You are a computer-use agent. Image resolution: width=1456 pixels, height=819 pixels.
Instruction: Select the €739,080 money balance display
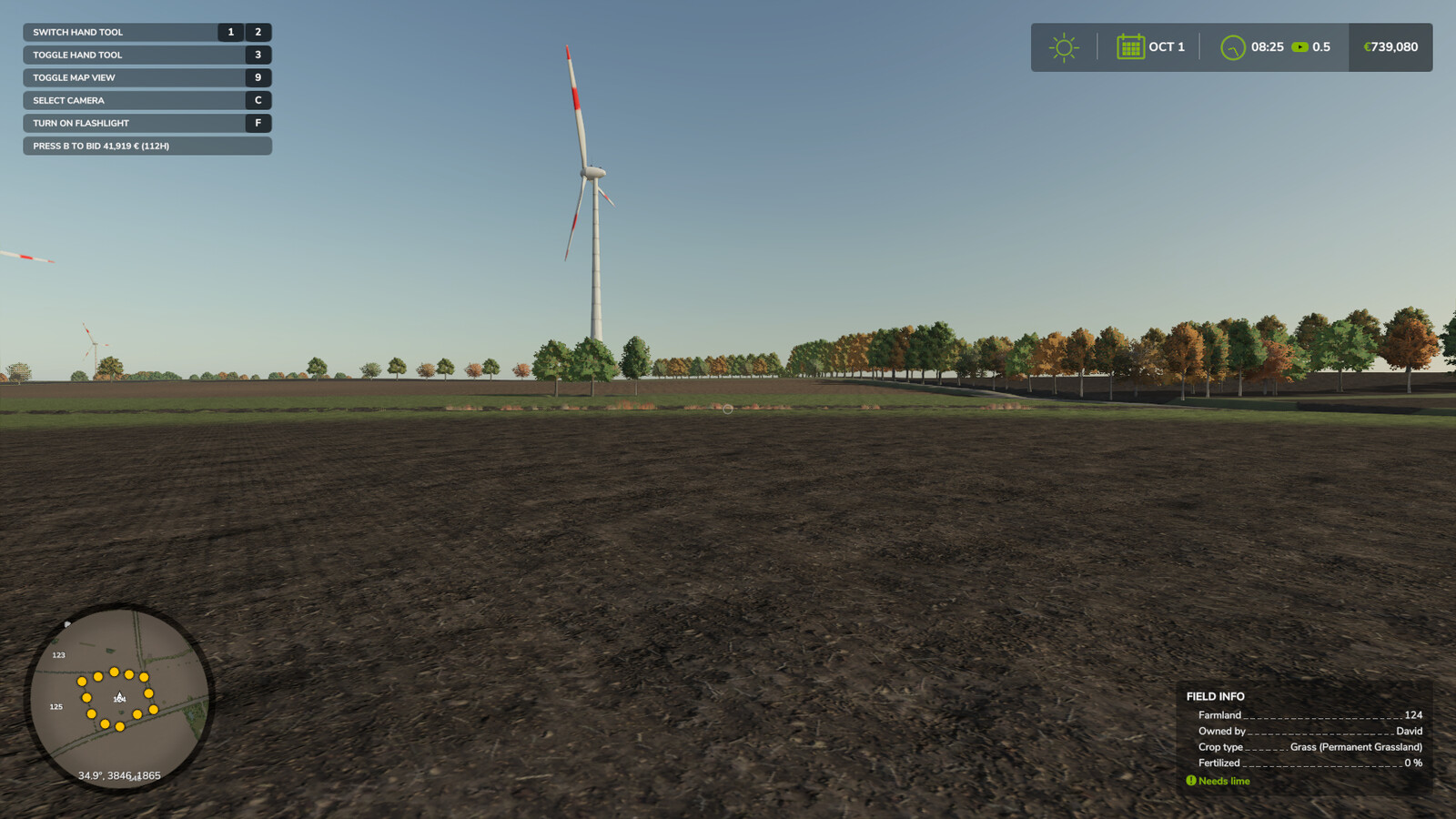tap(1390, 46)
